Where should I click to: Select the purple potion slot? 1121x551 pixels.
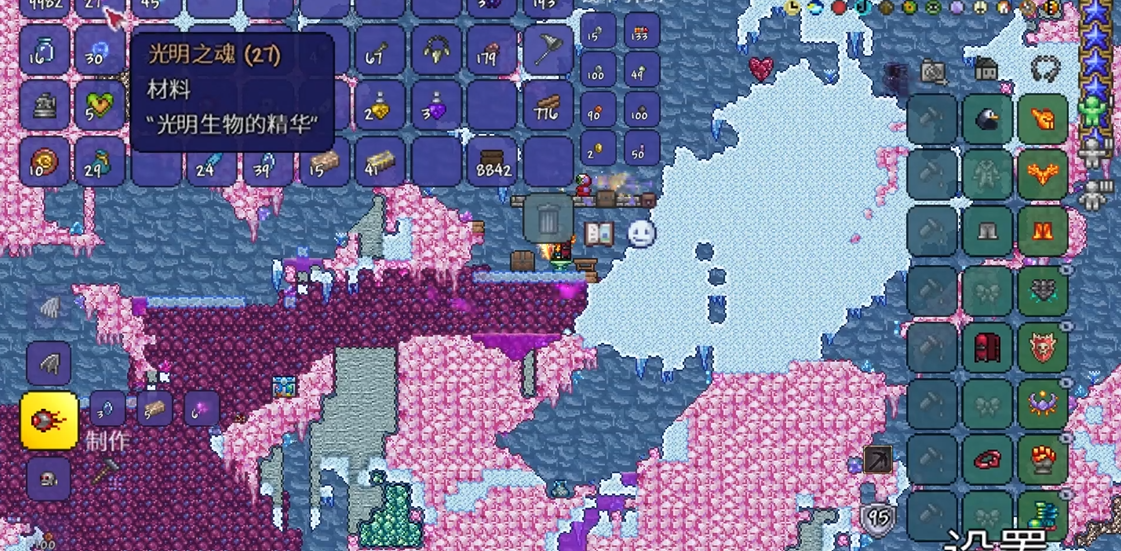click(435, 106)
